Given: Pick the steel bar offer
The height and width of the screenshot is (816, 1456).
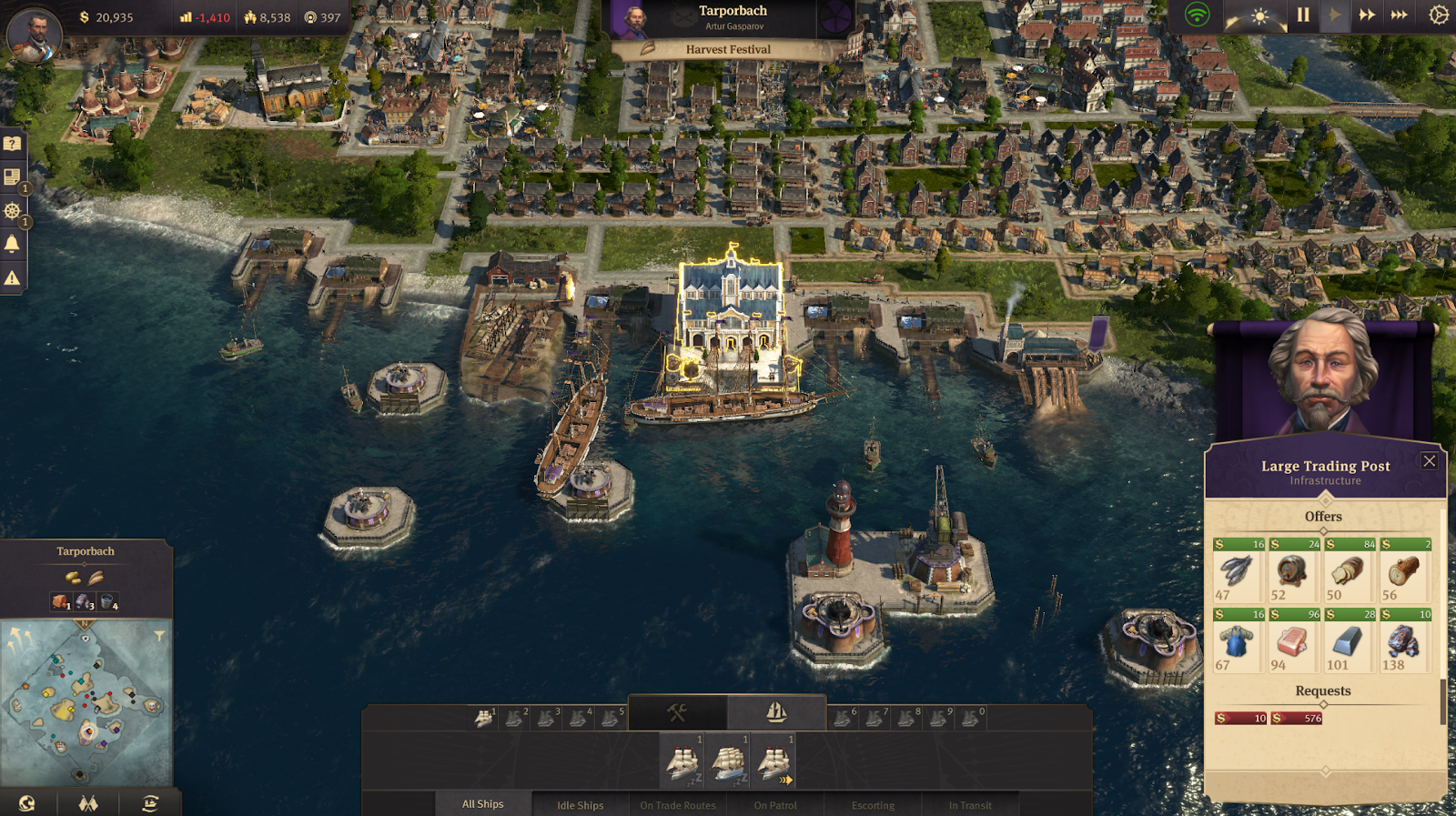Looking at the screenshot, I should coord(1350,641).
